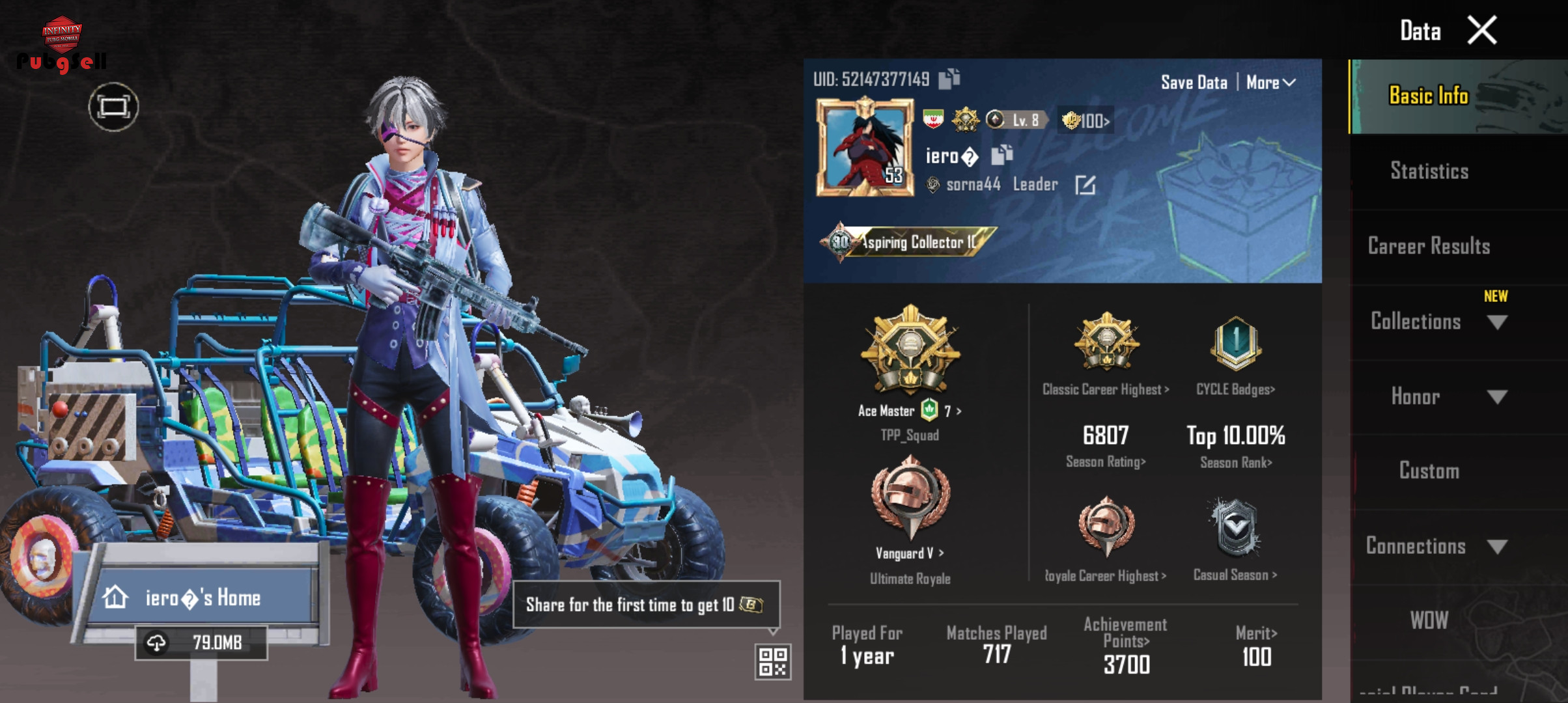View the Aspiring Collector title badge
Viewport: 1568px width, 703px height.
pyautogui.click(x=908, y=242)
